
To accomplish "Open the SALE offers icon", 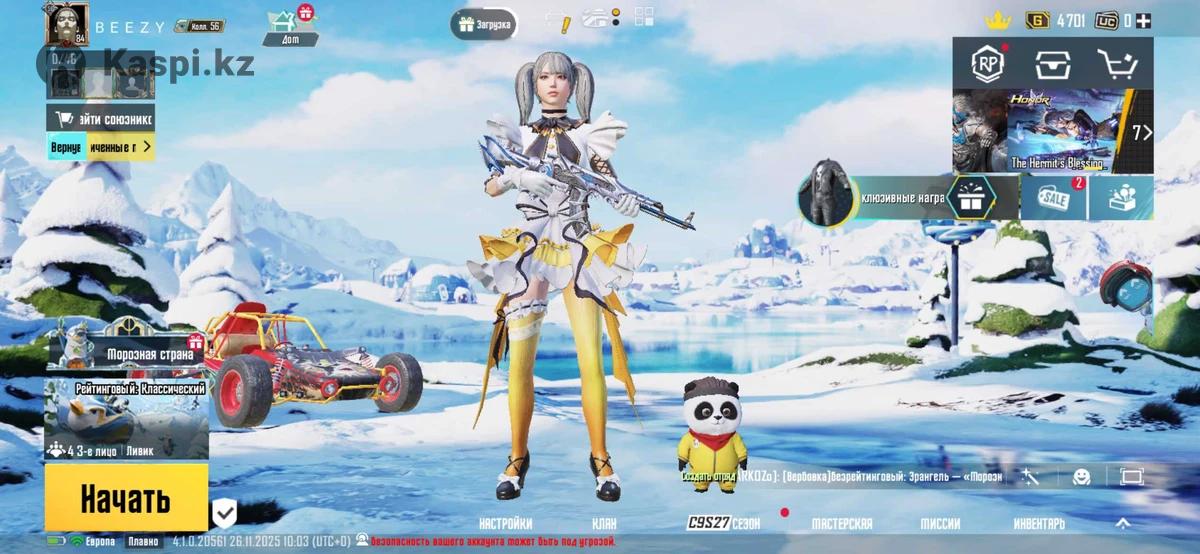I will pos(1053,198).
